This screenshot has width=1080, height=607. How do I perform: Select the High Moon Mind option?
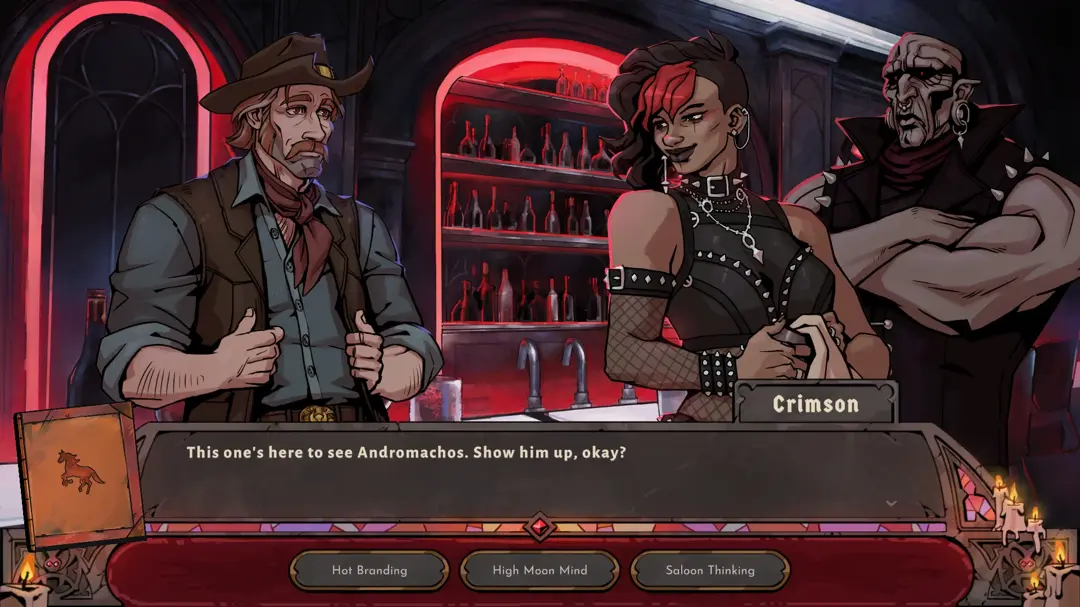(540, 570)
